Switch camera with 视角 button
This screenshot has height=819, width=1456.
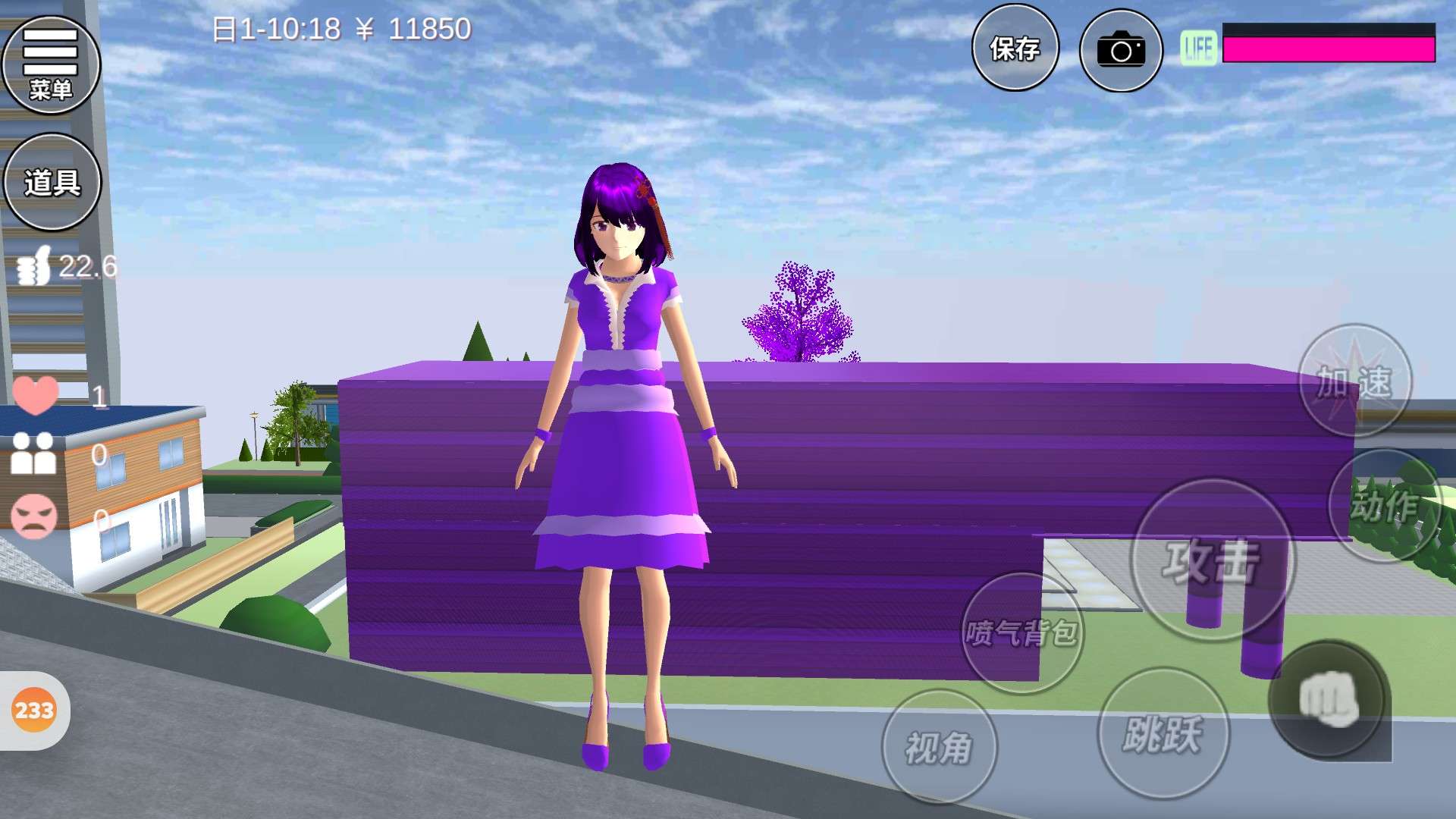click(x=939, y=747)
